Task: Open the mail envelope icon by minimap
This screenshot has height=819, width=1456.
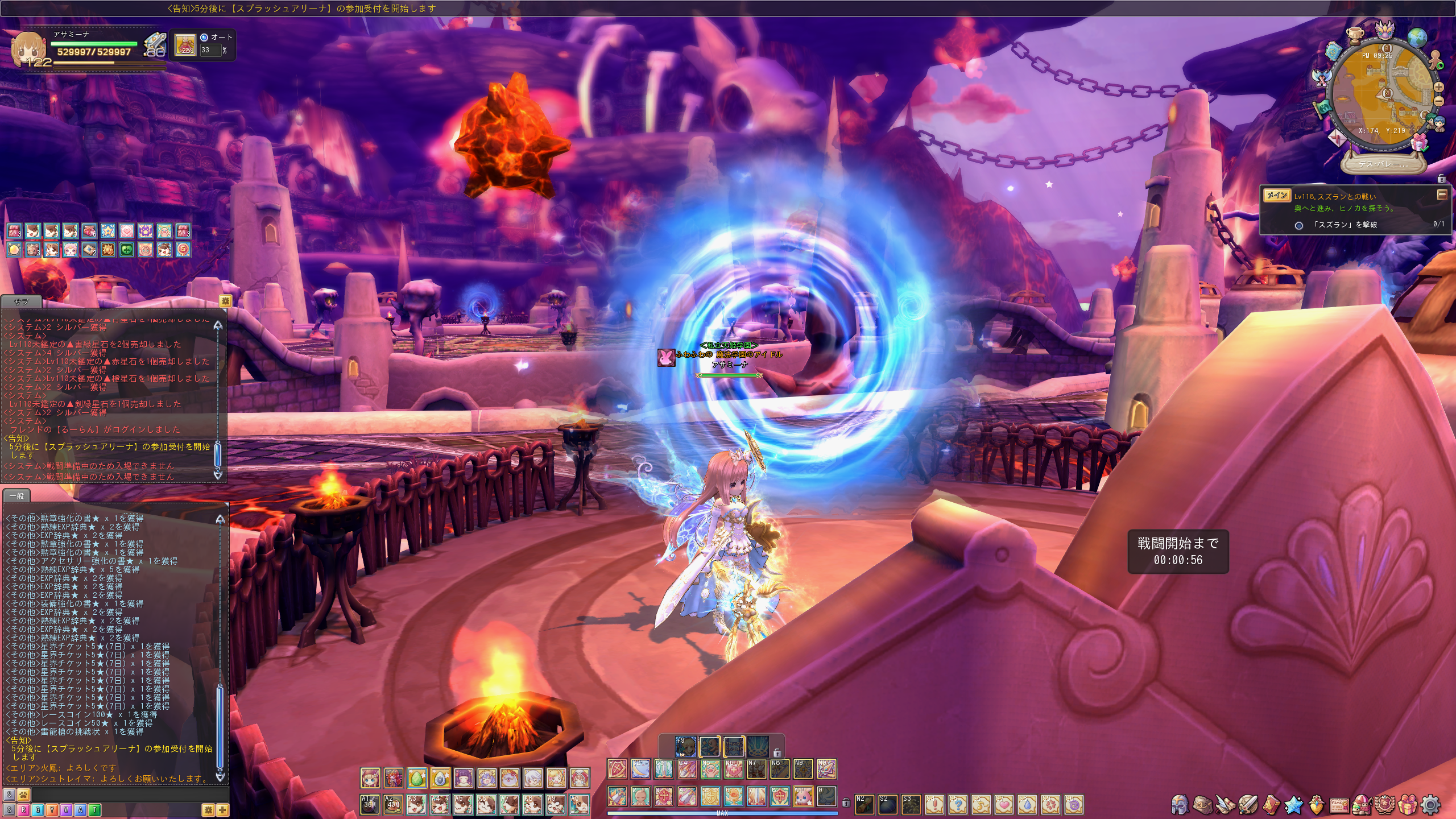Action: (1337, 138)
